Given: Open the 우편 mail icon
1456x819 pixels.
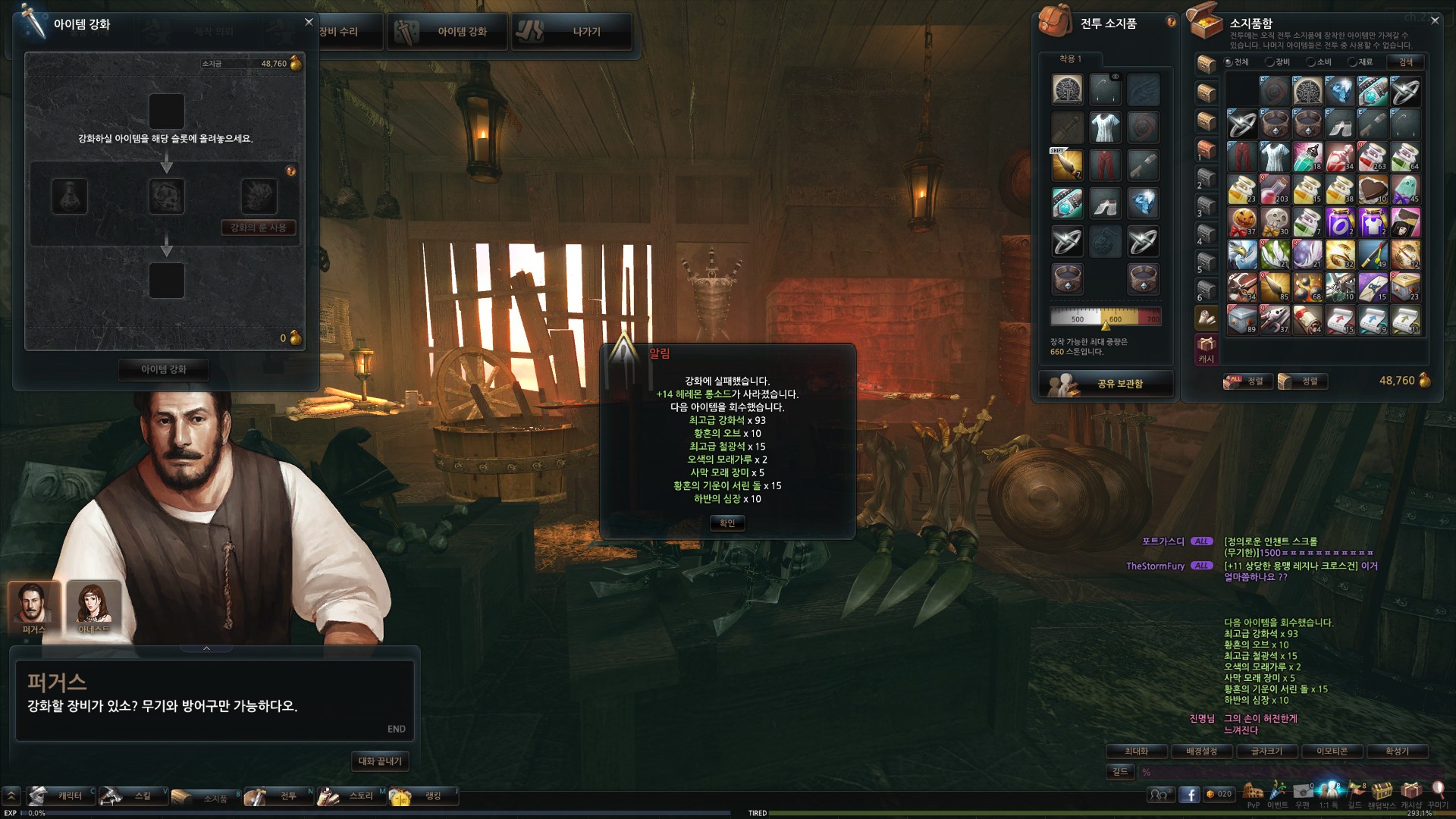Looking at the screenshot, I should point(1302,792).
